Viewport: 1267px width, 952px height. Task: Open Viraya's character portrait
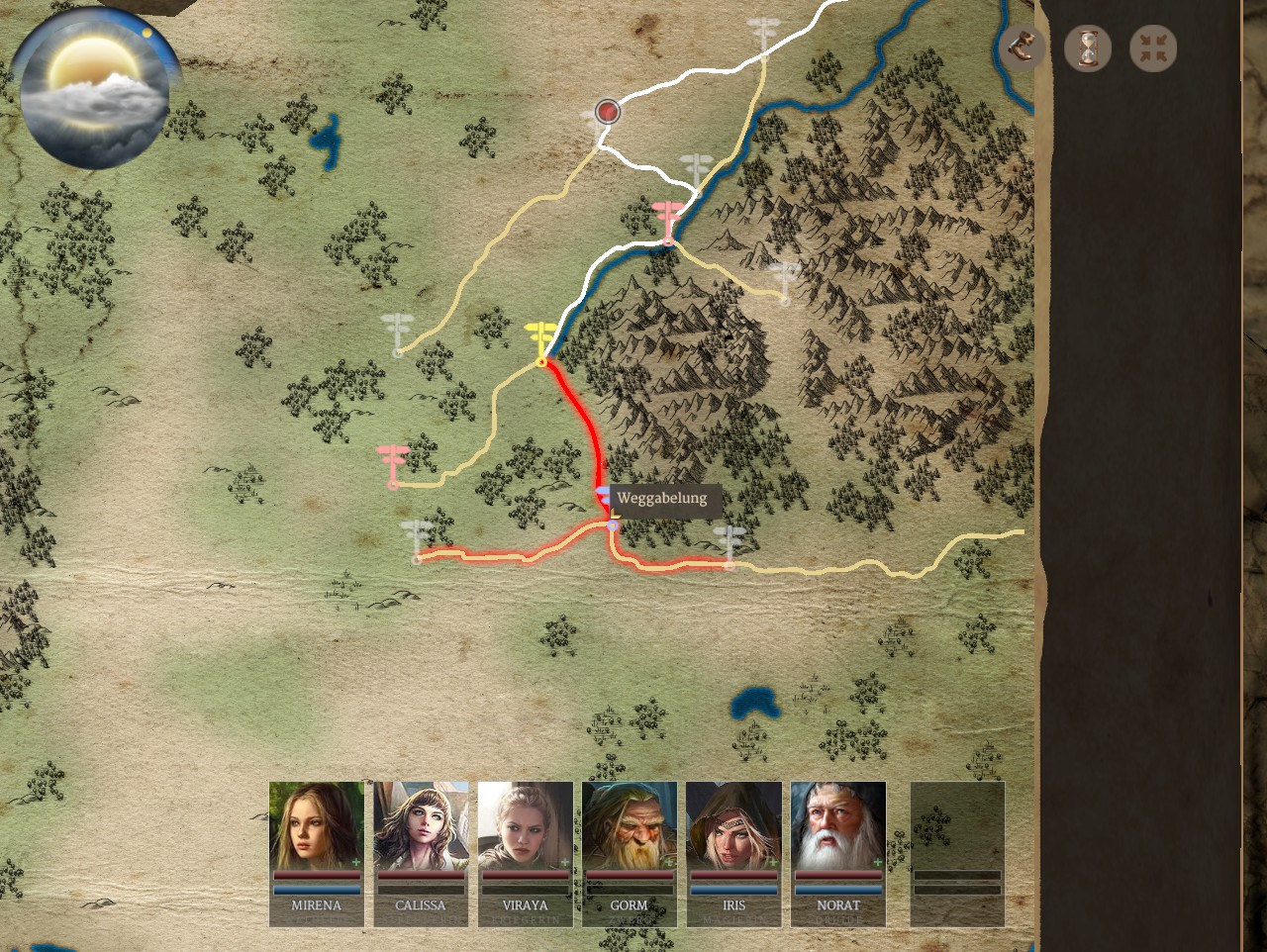pos(526,826)
